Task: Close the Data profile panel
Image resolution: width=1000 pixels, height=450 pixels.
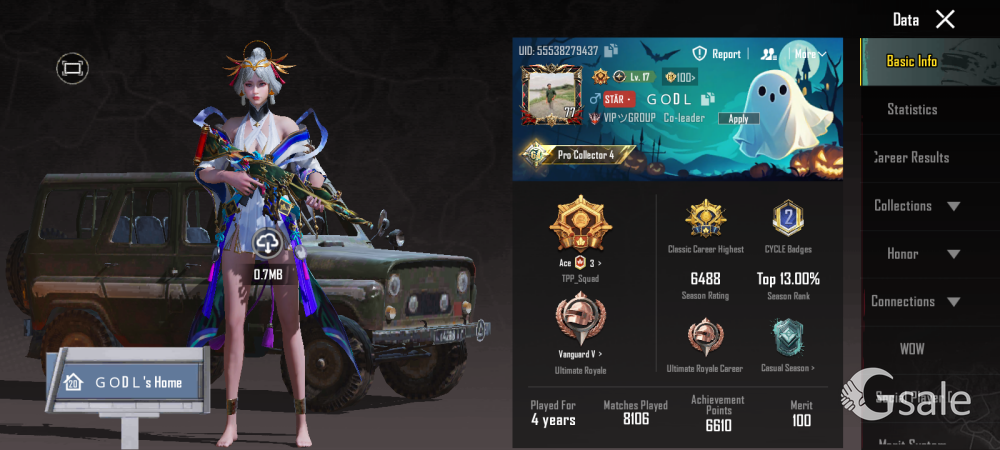Action: (x=945, y=19)
